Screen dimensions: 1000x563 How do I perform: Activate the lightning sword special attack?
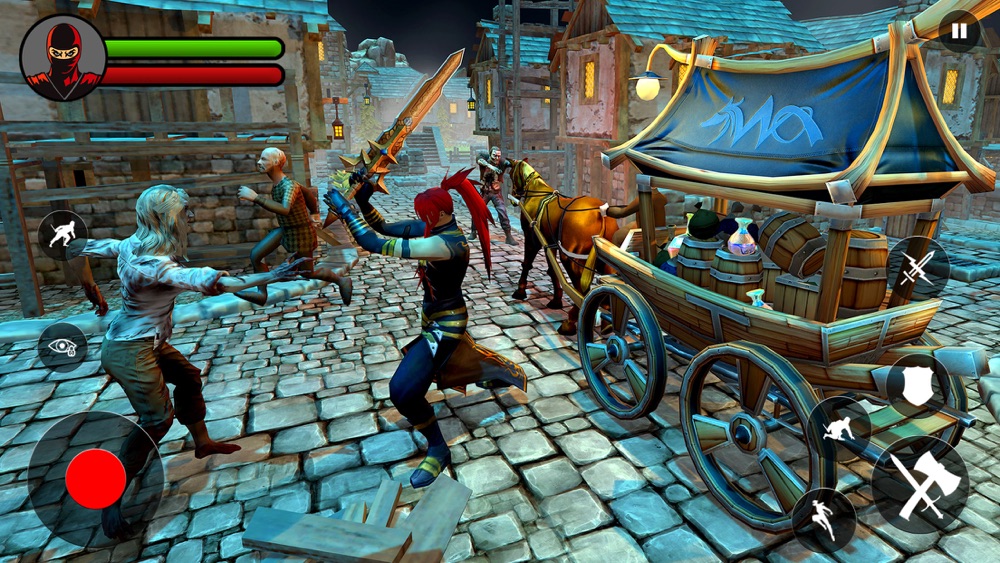[x=918, y=267]
